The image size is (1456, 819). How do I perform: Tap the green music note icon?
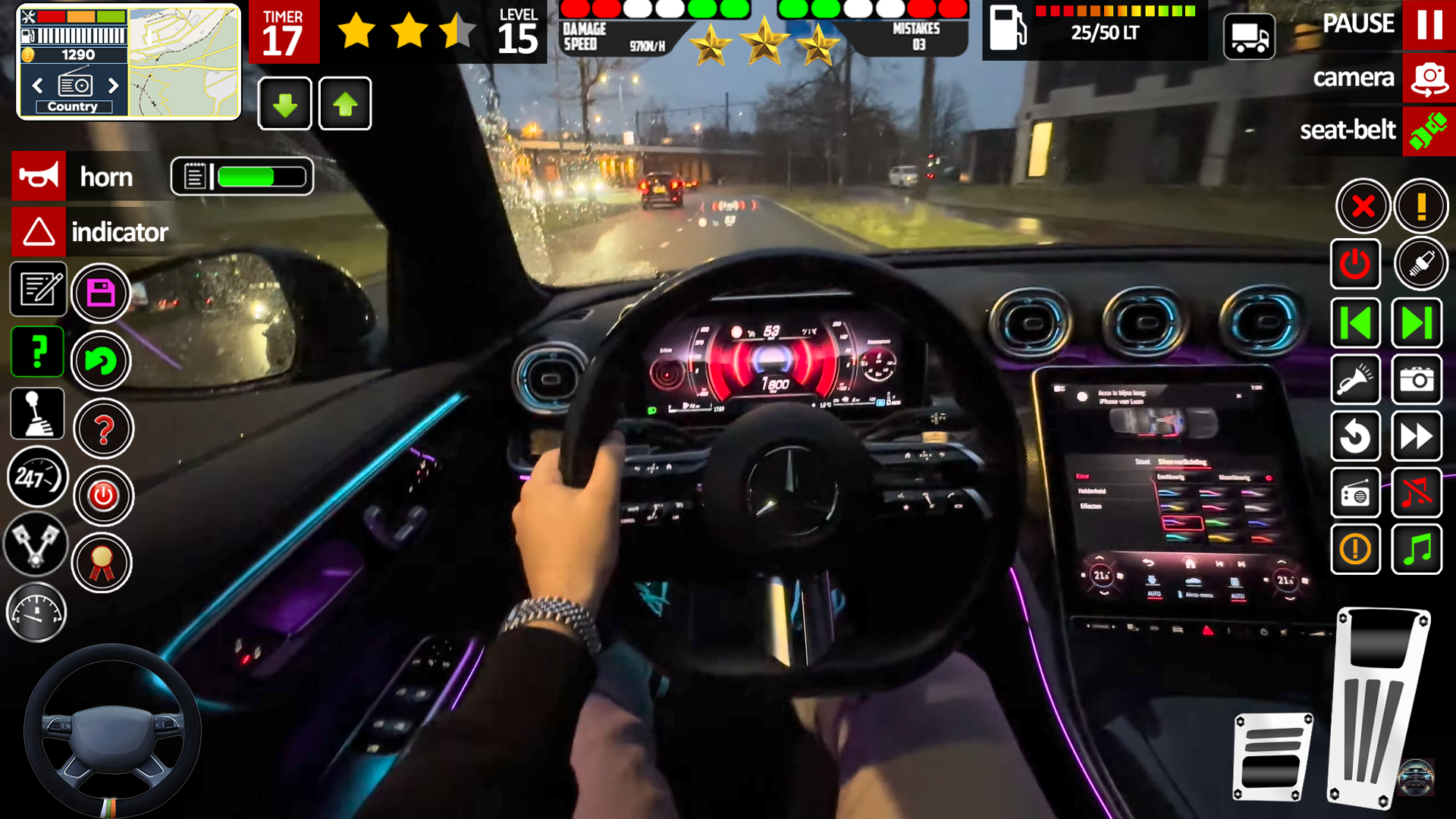1417,548
